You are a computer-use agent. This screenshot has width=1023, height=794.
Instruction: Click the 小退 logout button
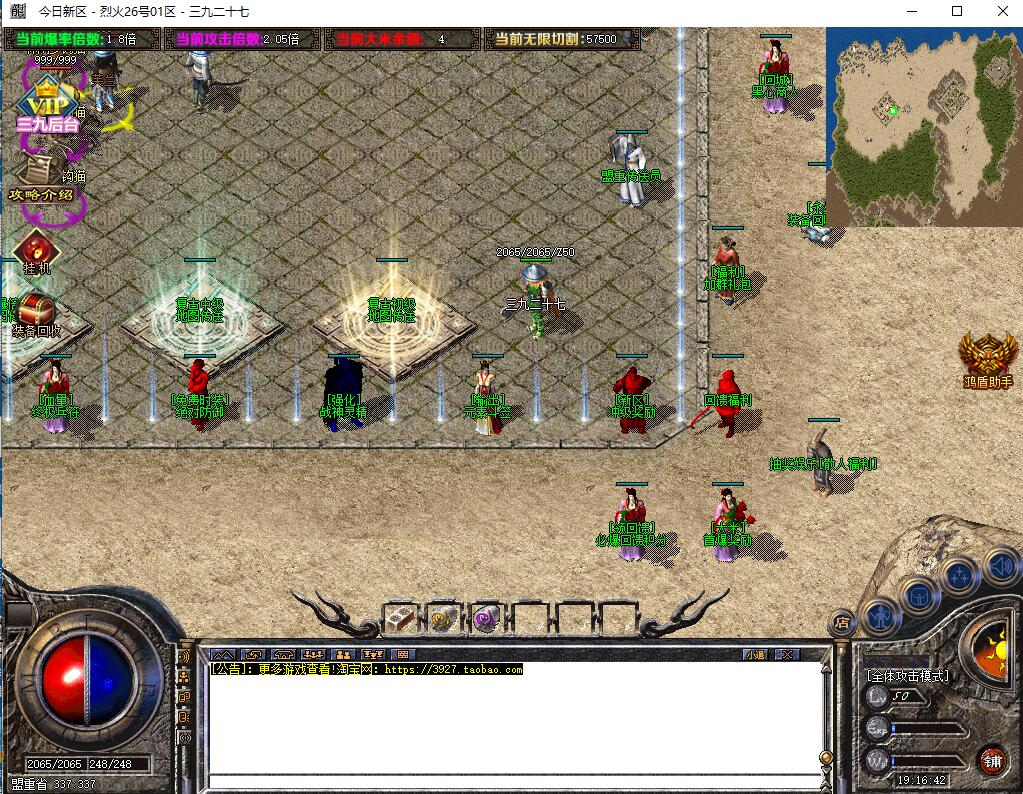coord(755,654)
